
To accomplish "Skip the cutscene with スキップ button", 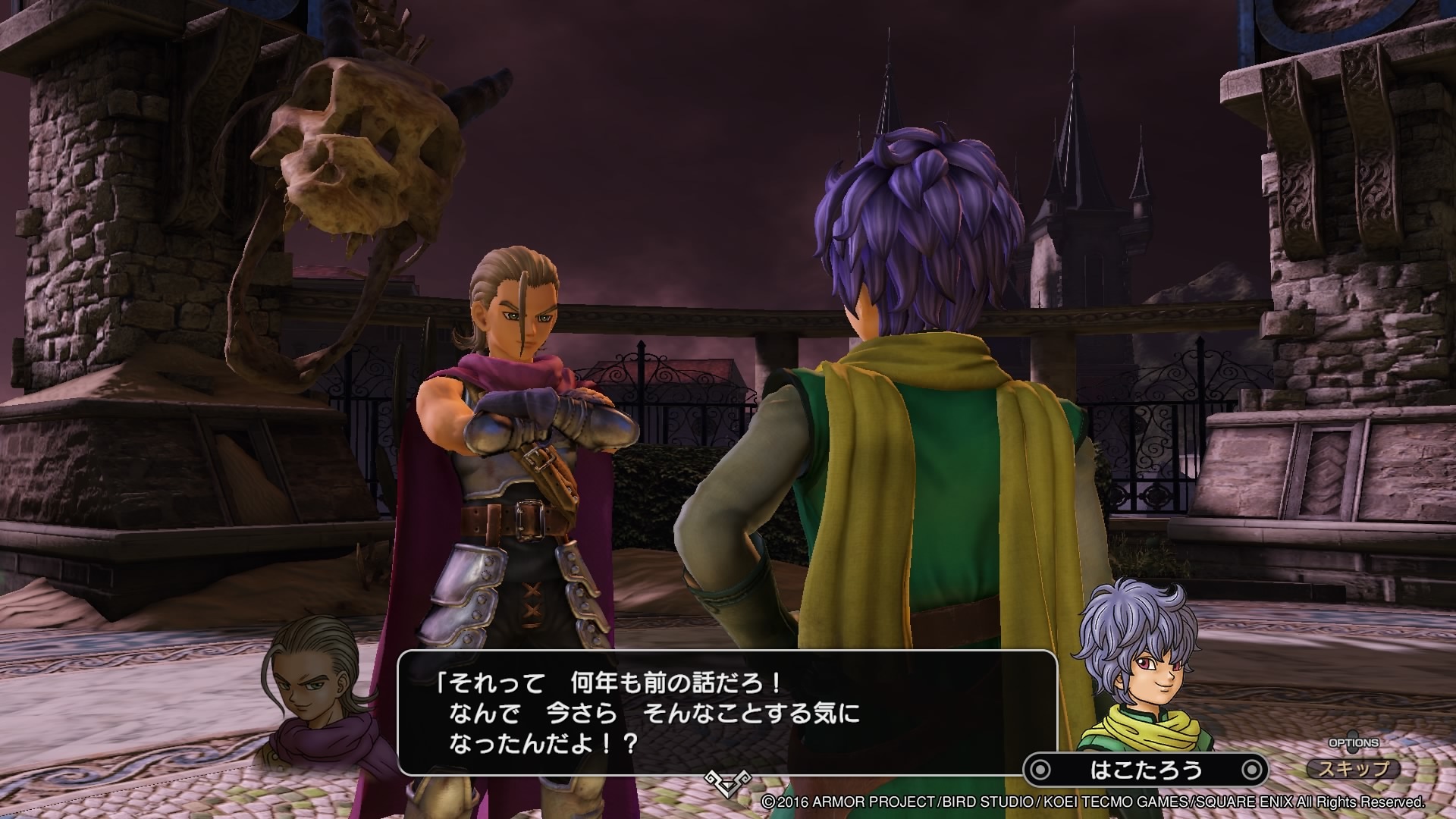I will (1354, 769).
